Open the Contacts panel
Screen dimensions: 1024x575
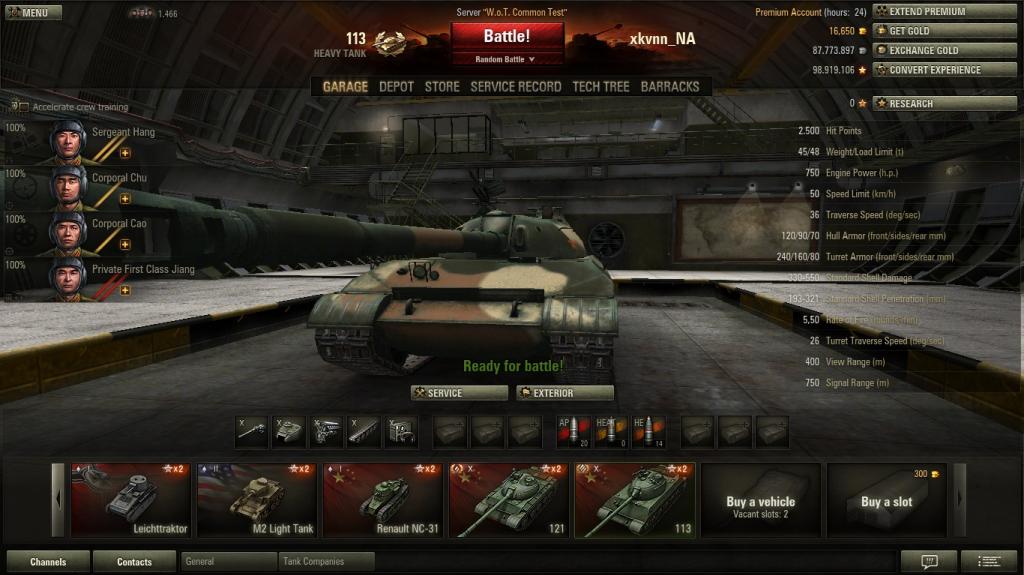click(134, 562)
